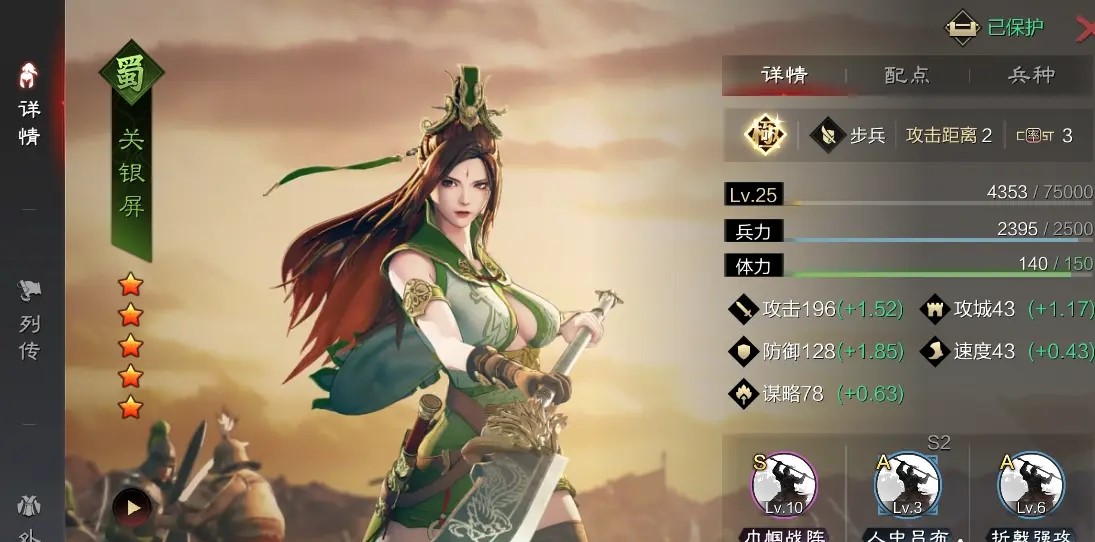1095x542 pixels.
Task: Switch to the 配点 tab
Action: tap(907, 75)
